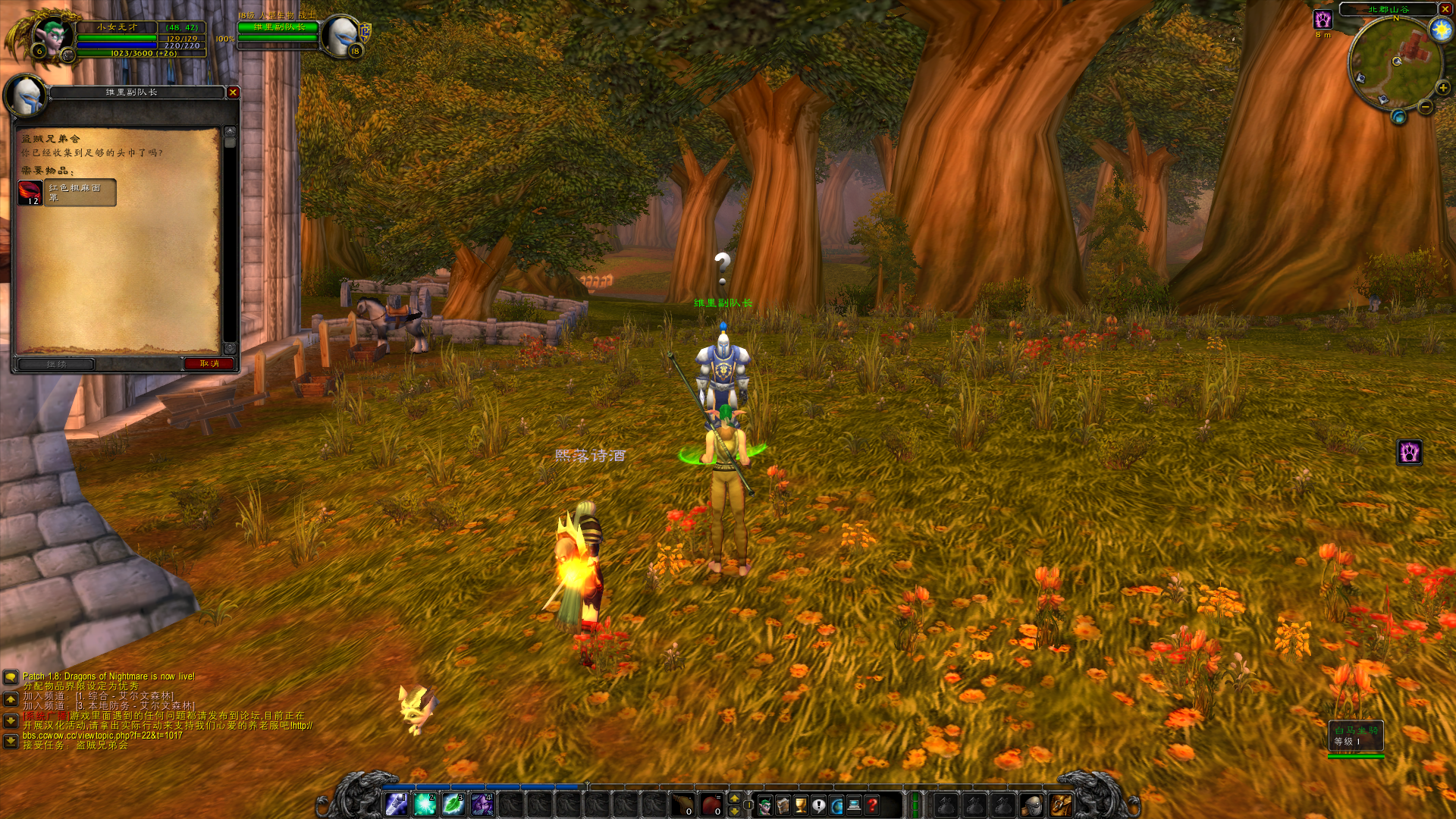
Task: Activate the first action bar staff ability
Action: (x=396, y=804)
